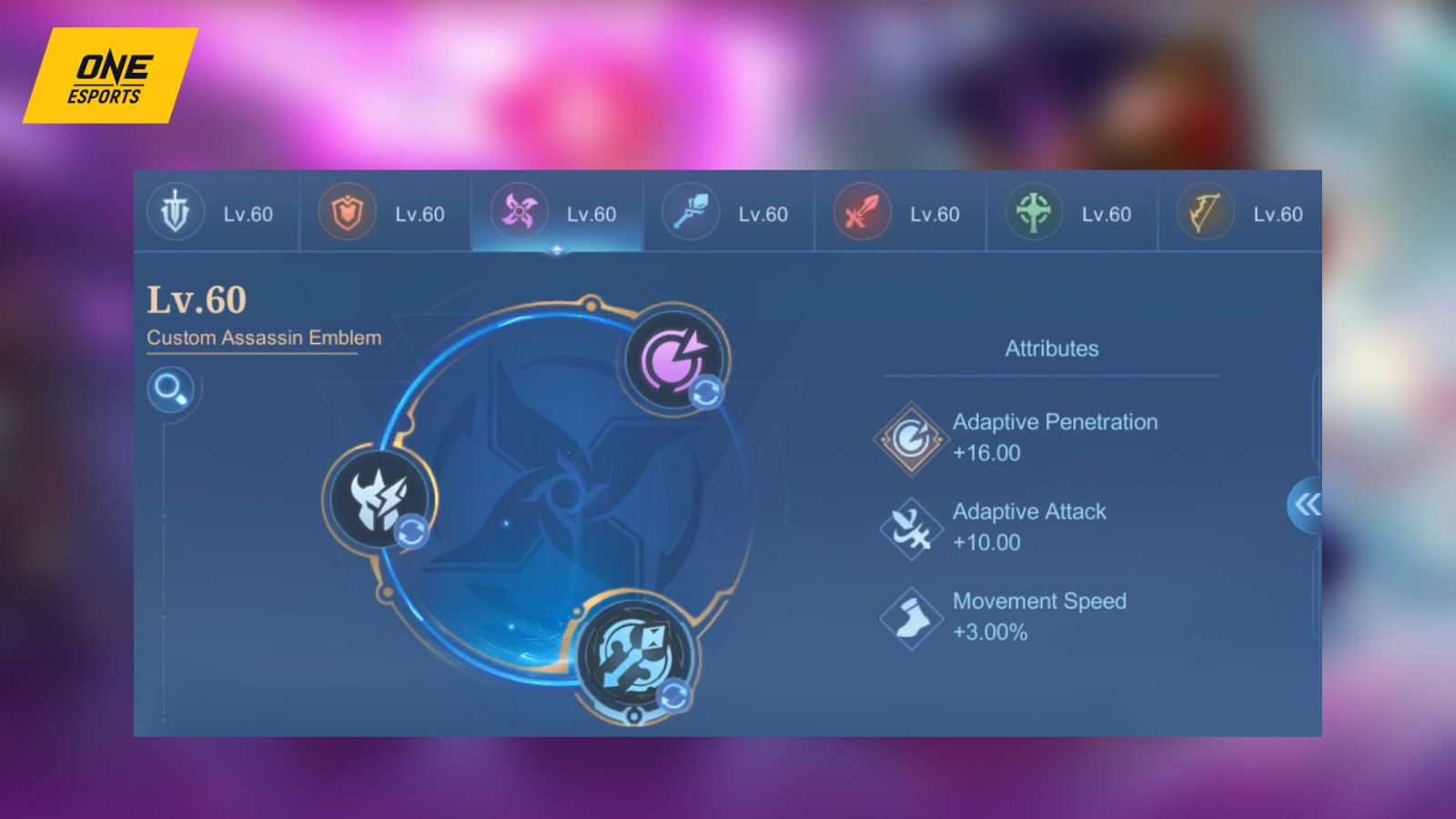Select the Mage emblem wand icon

click(689, 213)
